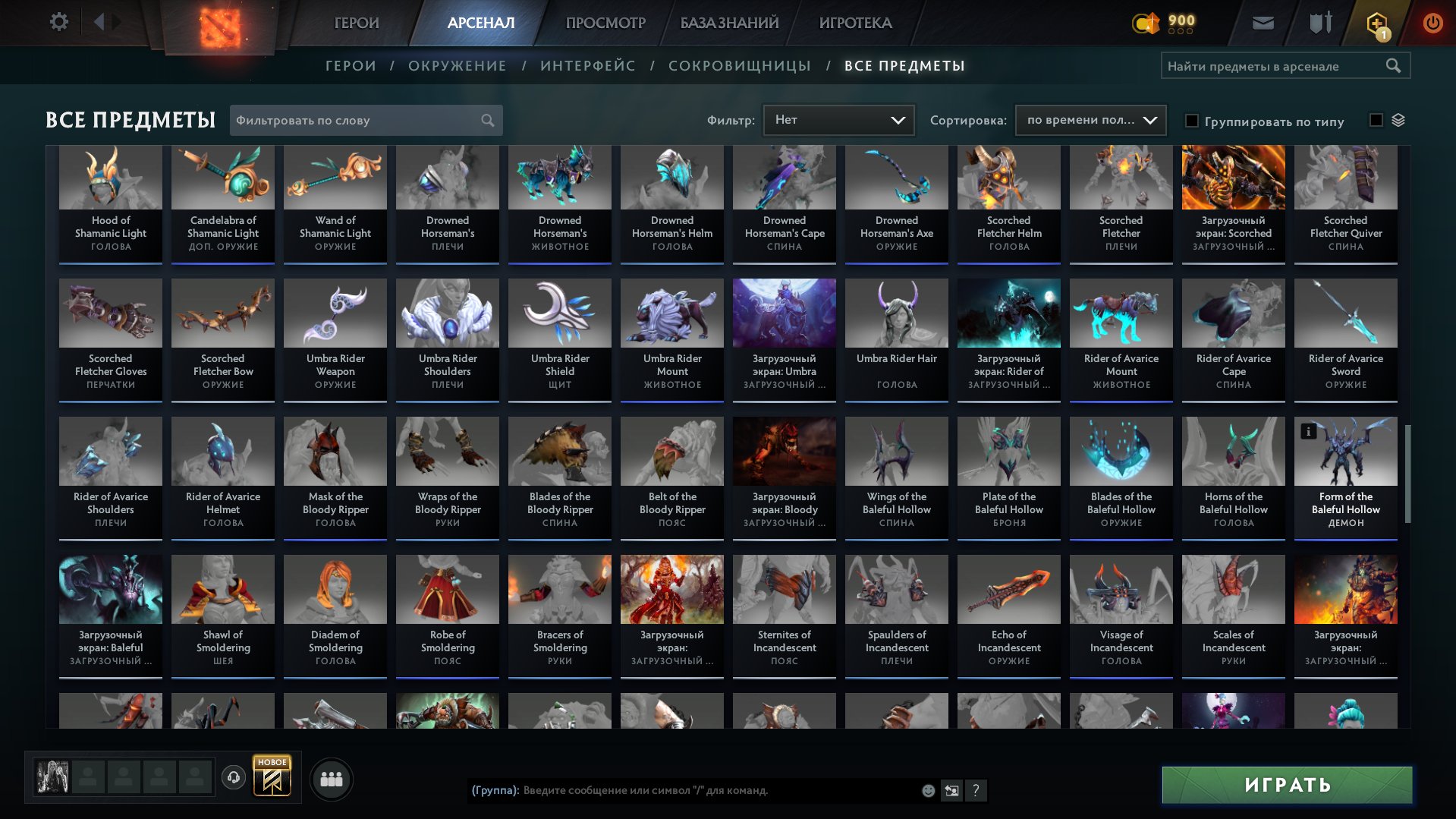Click the Dota Plus shards counter showing 900
1456x819 pixels.
(1164, 23)
